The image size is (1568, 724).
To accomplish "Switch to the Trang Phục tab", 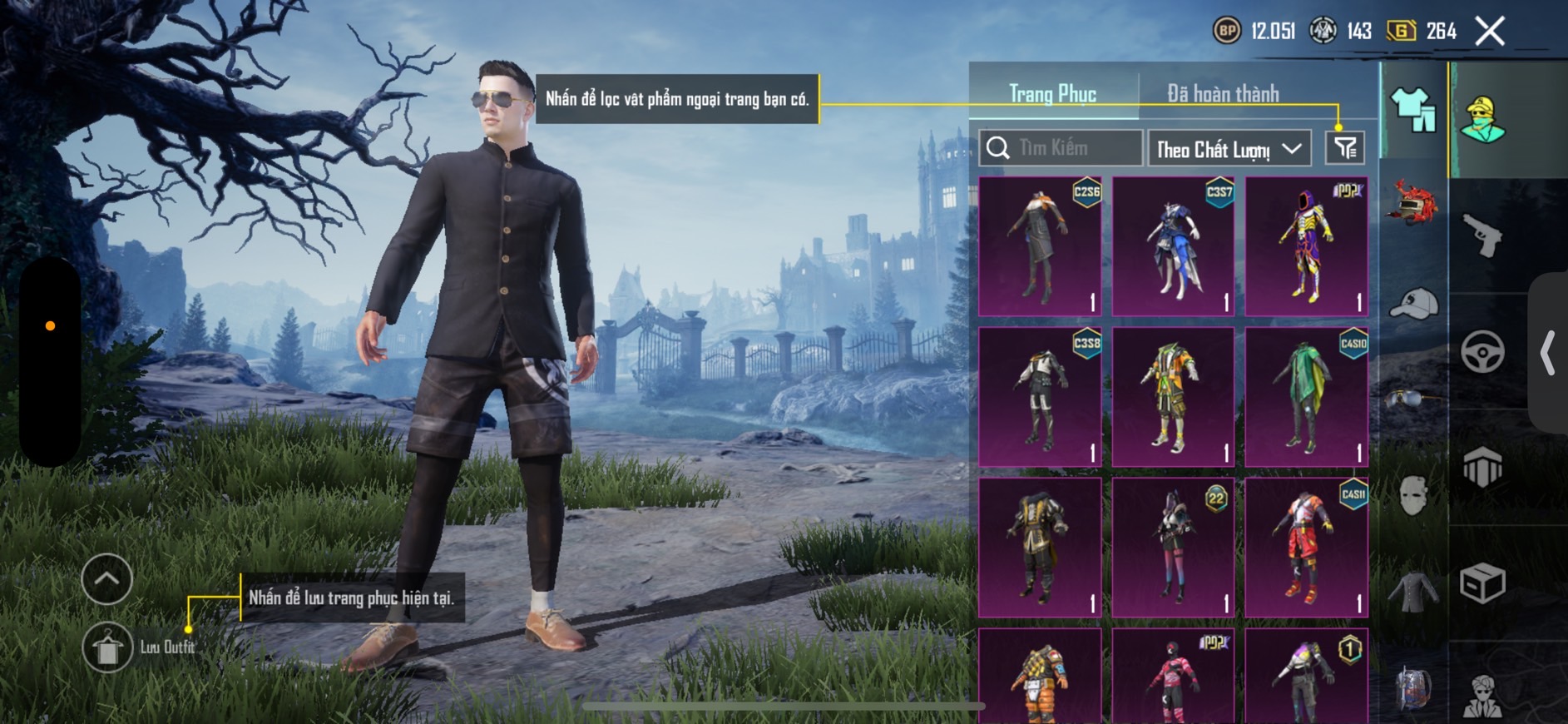I will (1052, 94).
